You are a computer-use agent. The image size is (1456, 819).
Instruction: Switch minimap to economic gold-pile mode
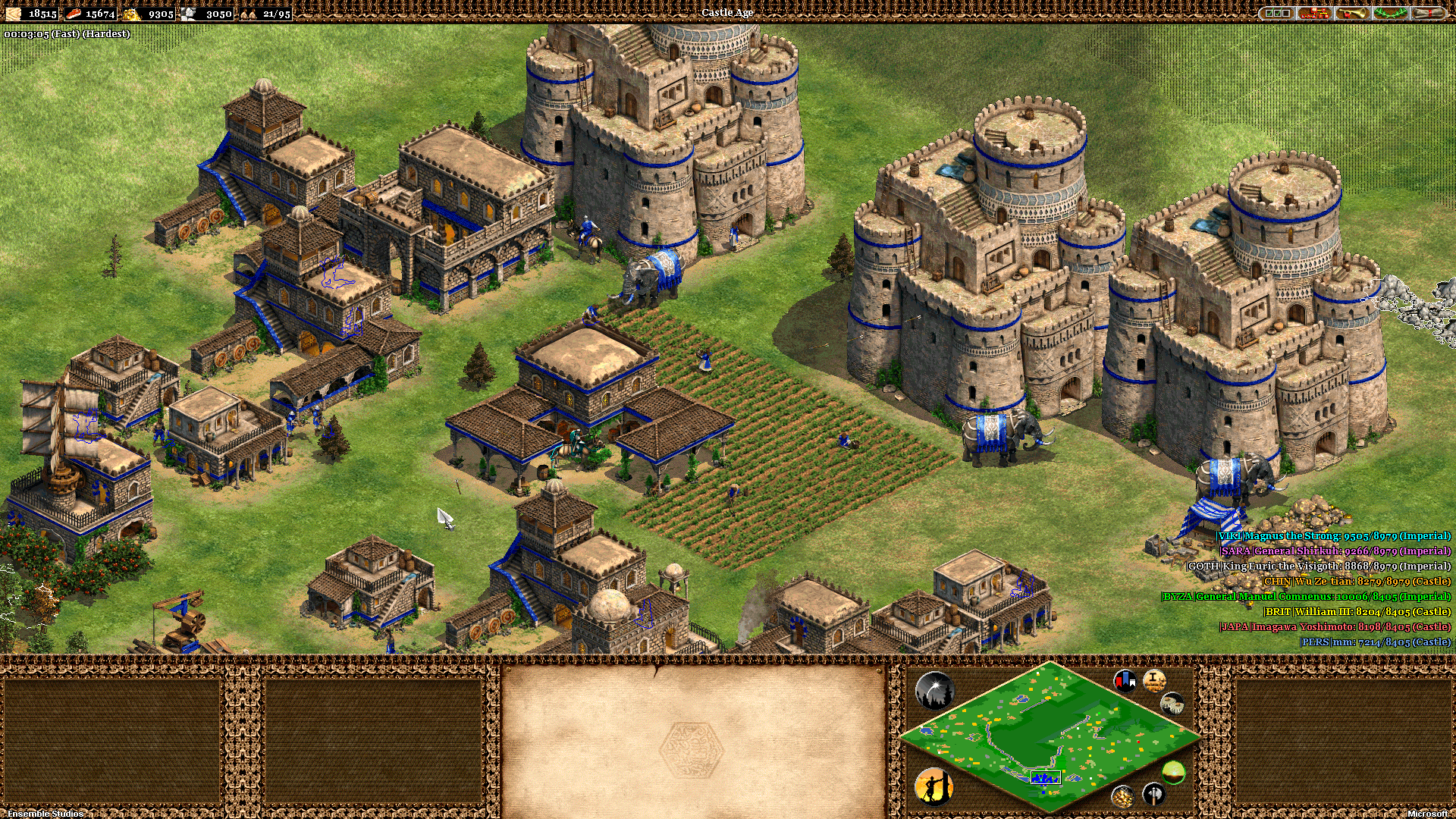(1123, 795)
